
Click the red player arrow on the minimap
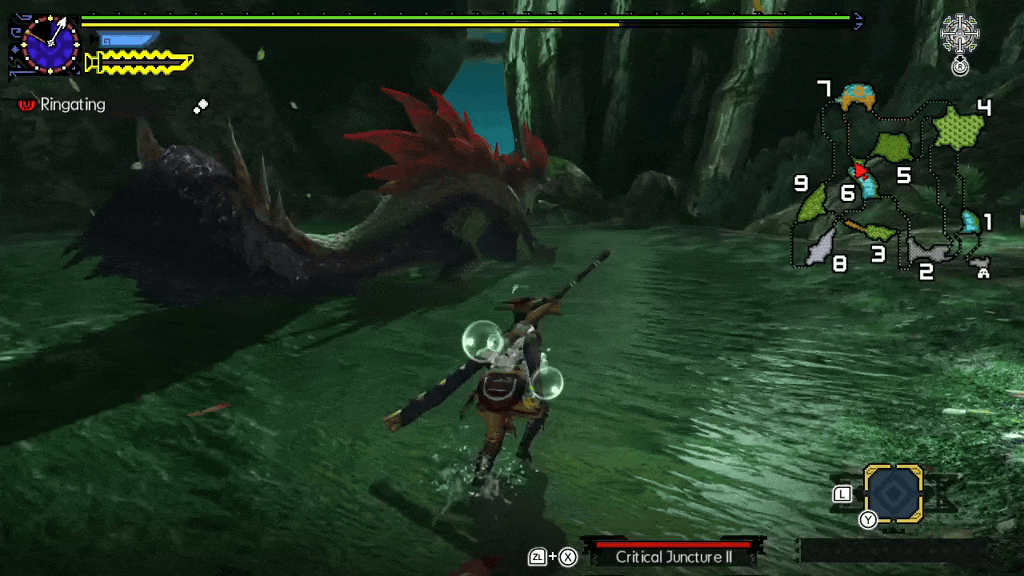click(860, 170)
